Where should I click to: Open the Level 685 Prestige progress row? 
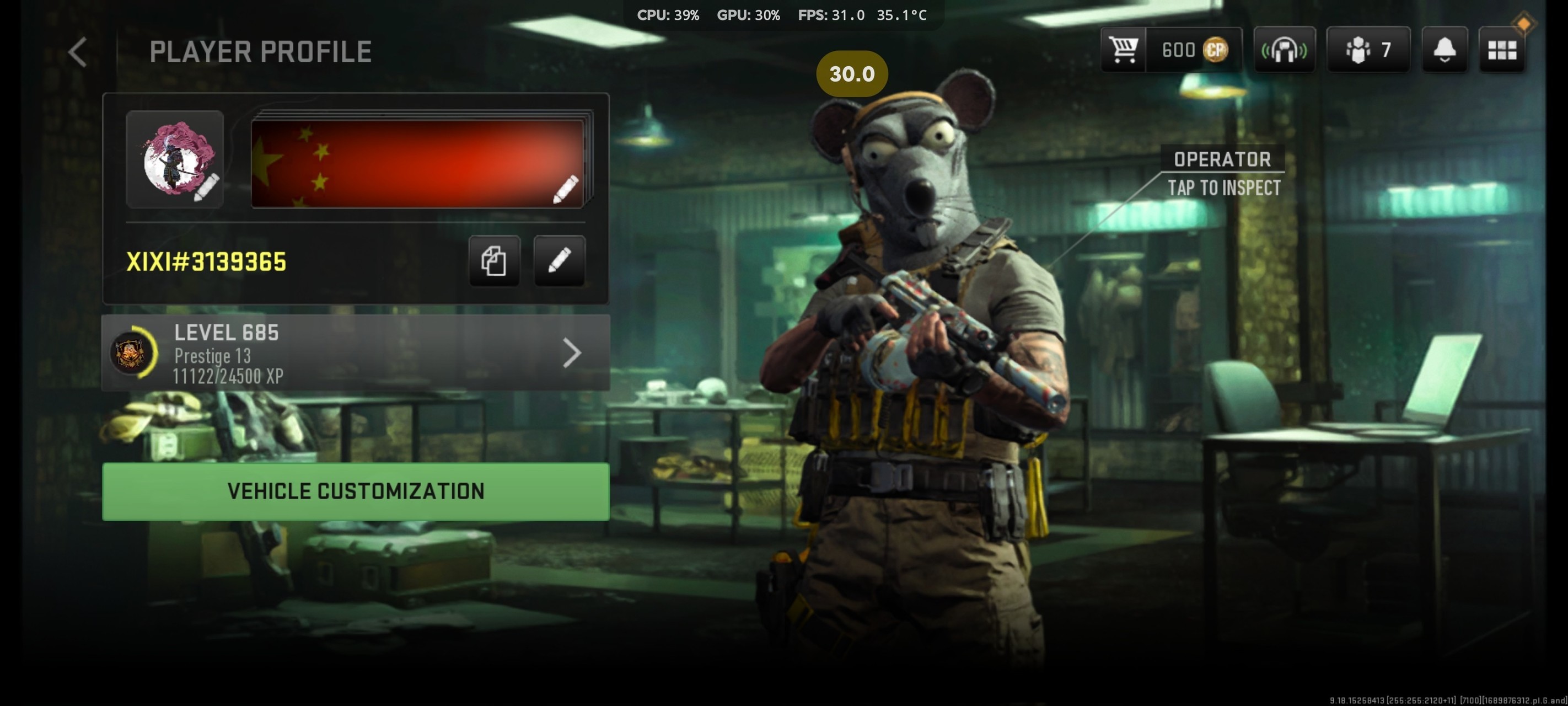[356, 352]
